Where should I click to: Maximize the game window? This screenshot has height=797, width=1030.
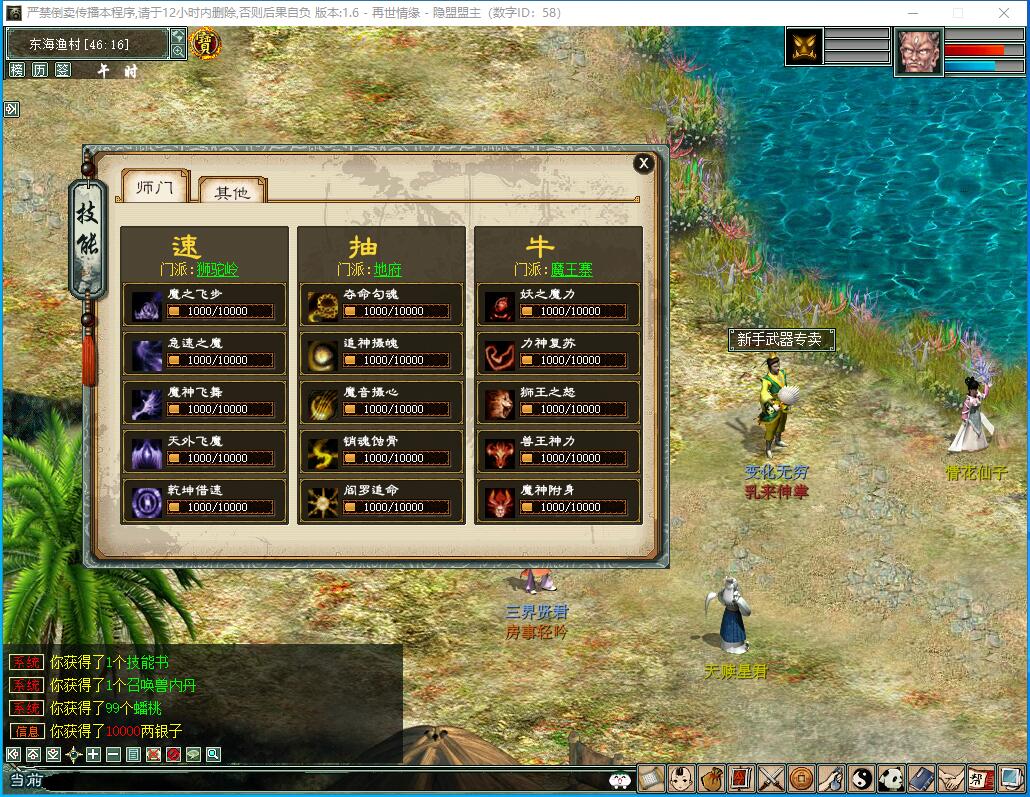[x=958, y=13]
